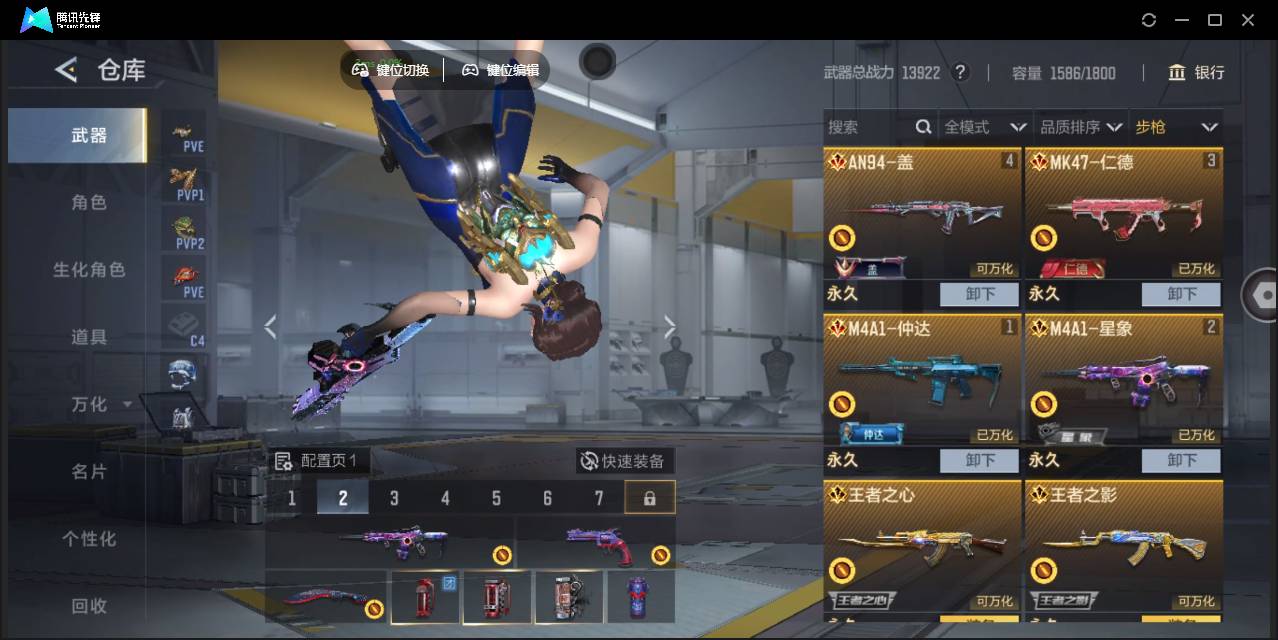
Task: Open the 银行 bank
Action: (1196, 72)
